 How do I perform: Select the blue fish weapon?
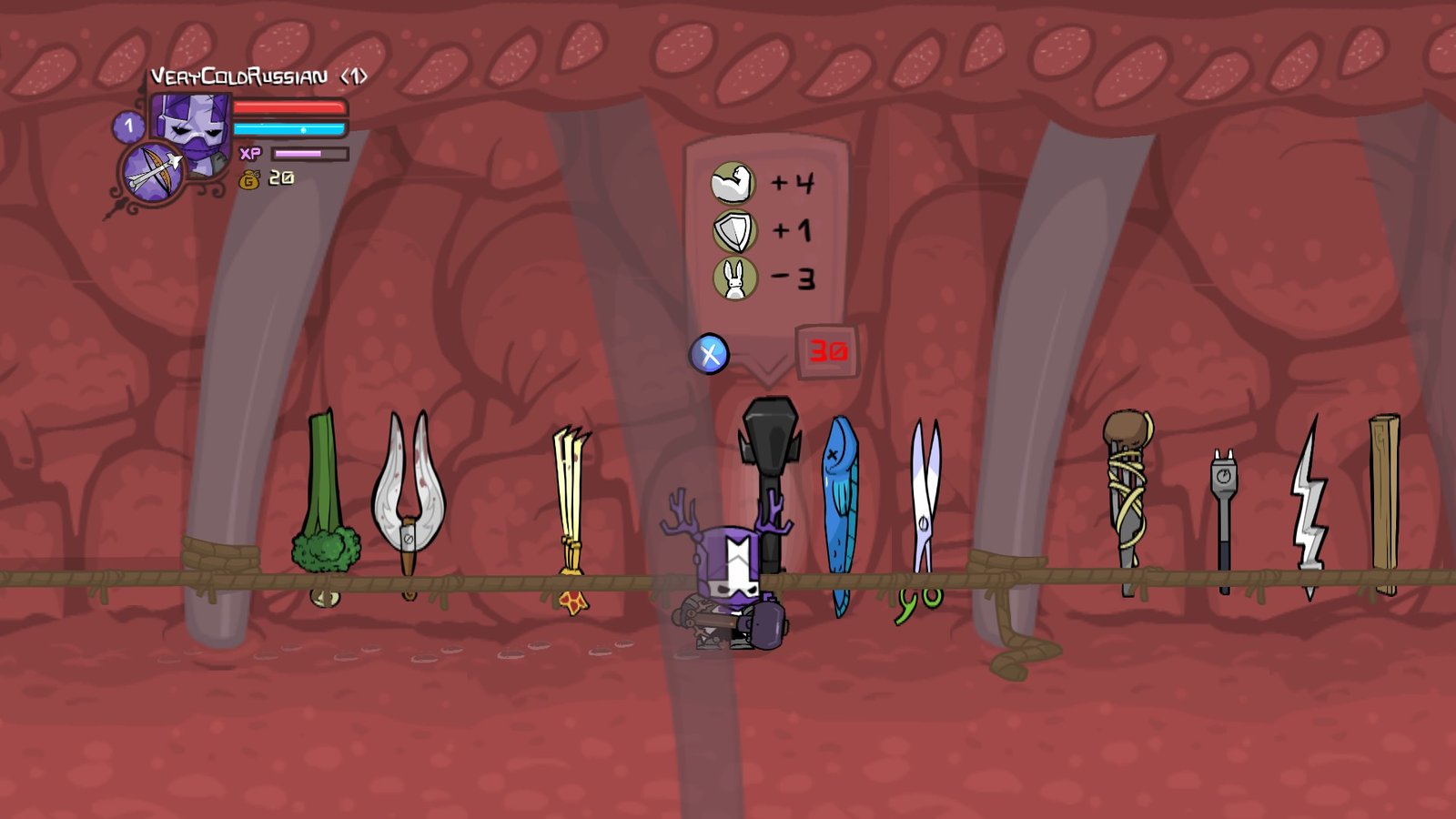pyautogui.click(x=840, y=510)
